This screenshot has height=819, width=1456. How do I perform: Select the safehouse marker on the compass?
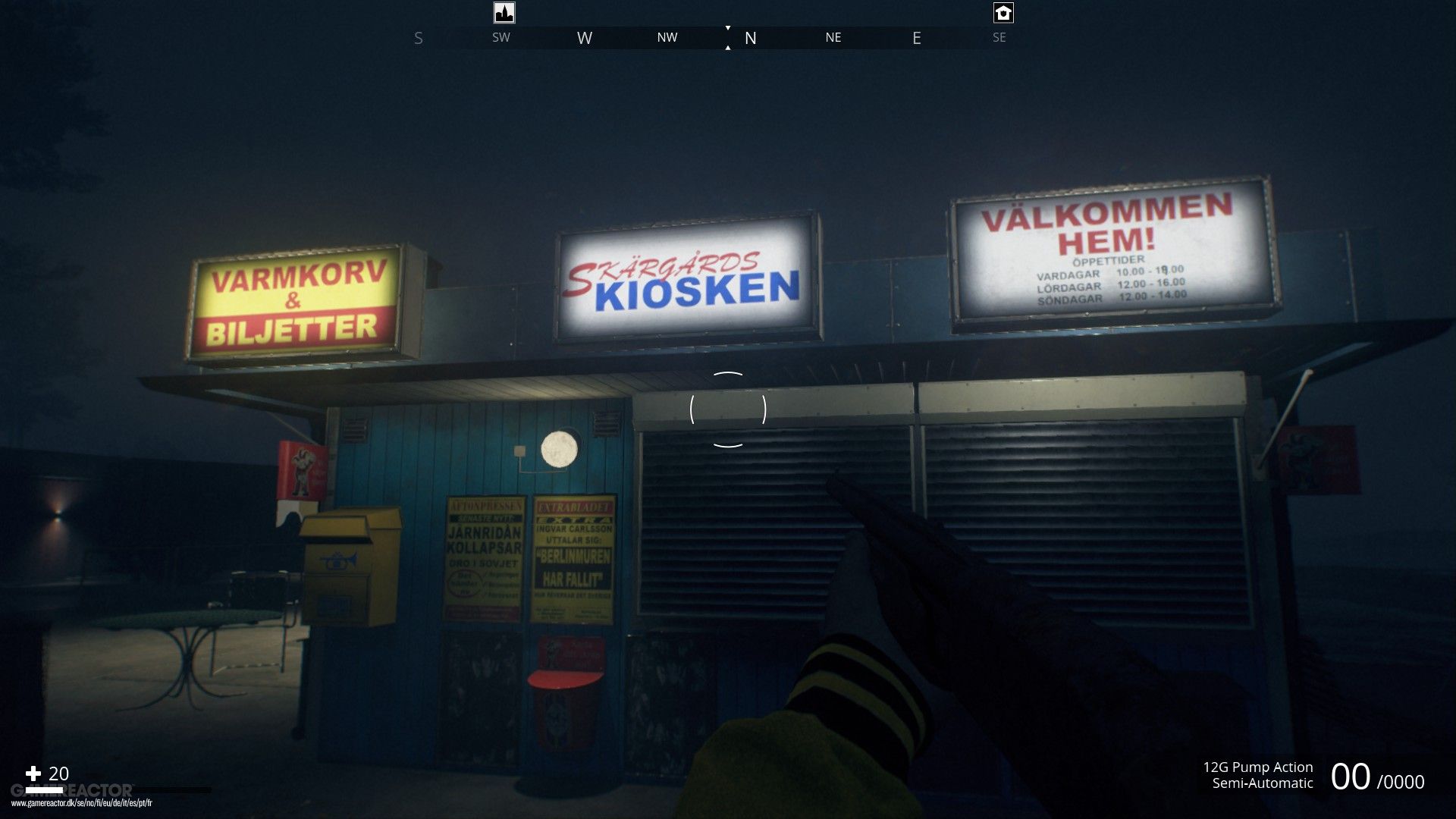1003,12
